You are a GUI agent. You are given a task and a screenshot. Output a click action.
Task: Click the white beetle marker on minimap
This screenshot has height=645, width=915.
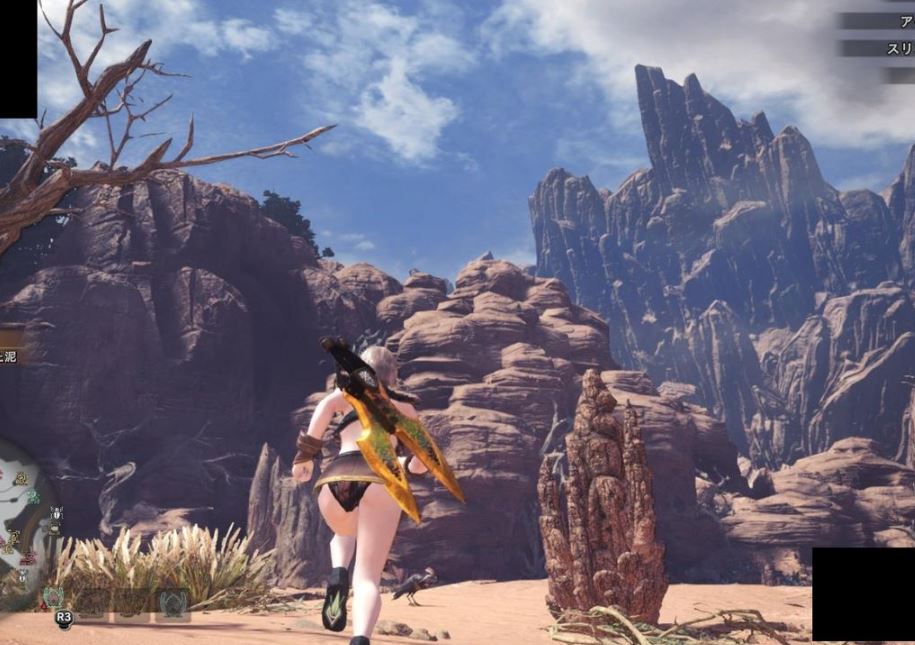(56, 514)
